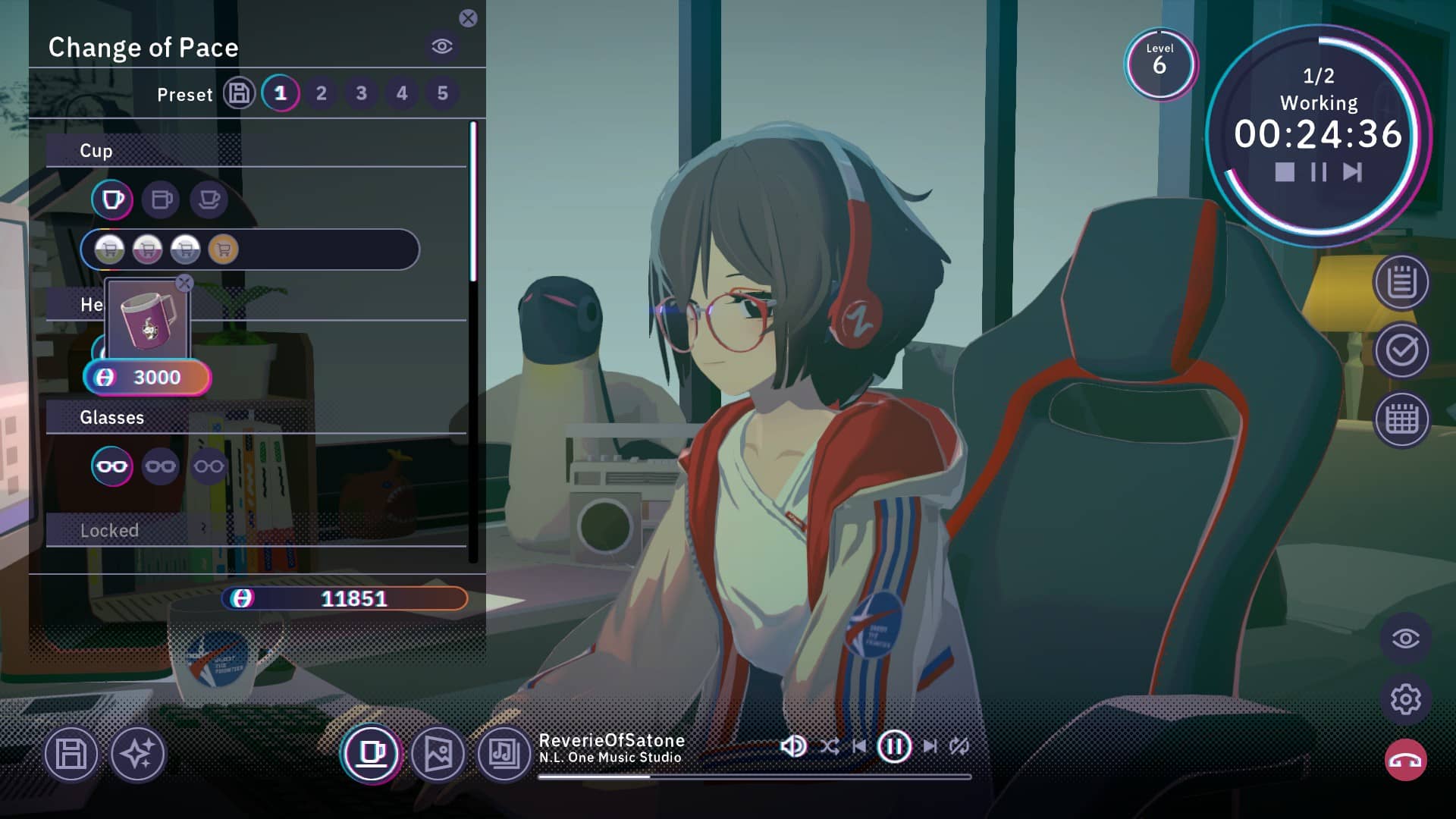Mute the music with speaker icon
Image resolution: width=1456 pixels, height=819 pixels.
pyautogui.click(x=792, y=746)
